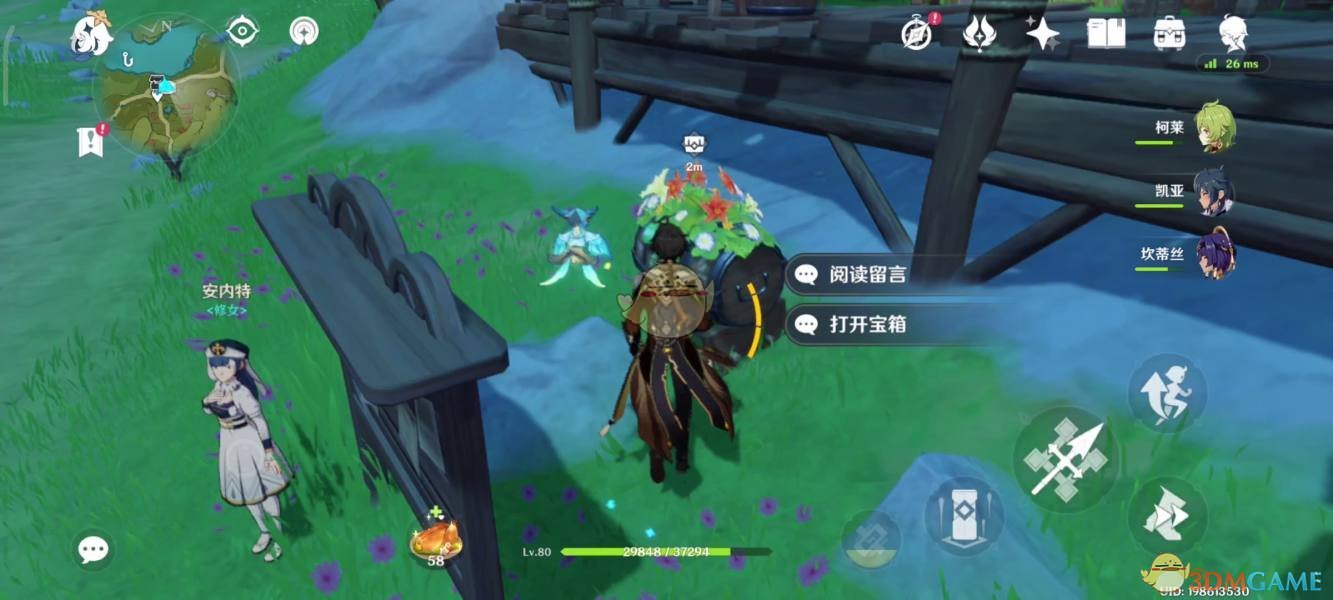Open the events compass icon

[x=917, y=34]
